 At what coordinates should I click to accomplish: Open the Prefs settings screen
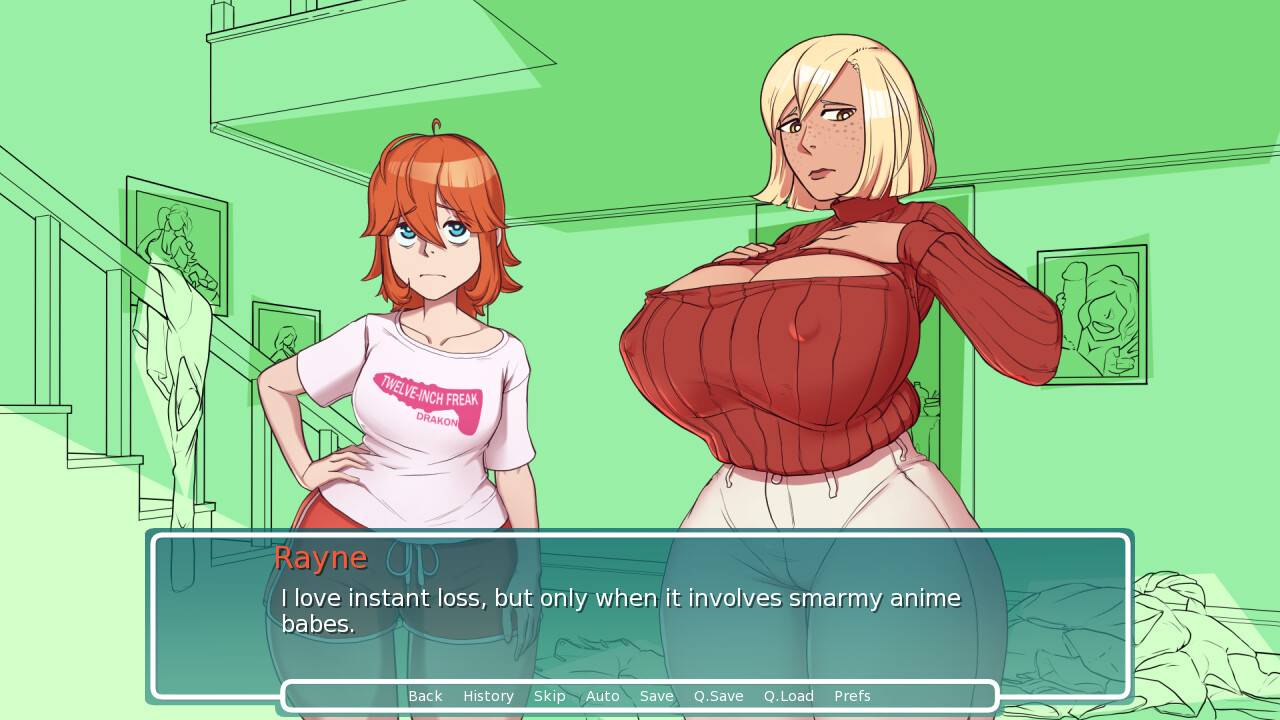[852, 696]
